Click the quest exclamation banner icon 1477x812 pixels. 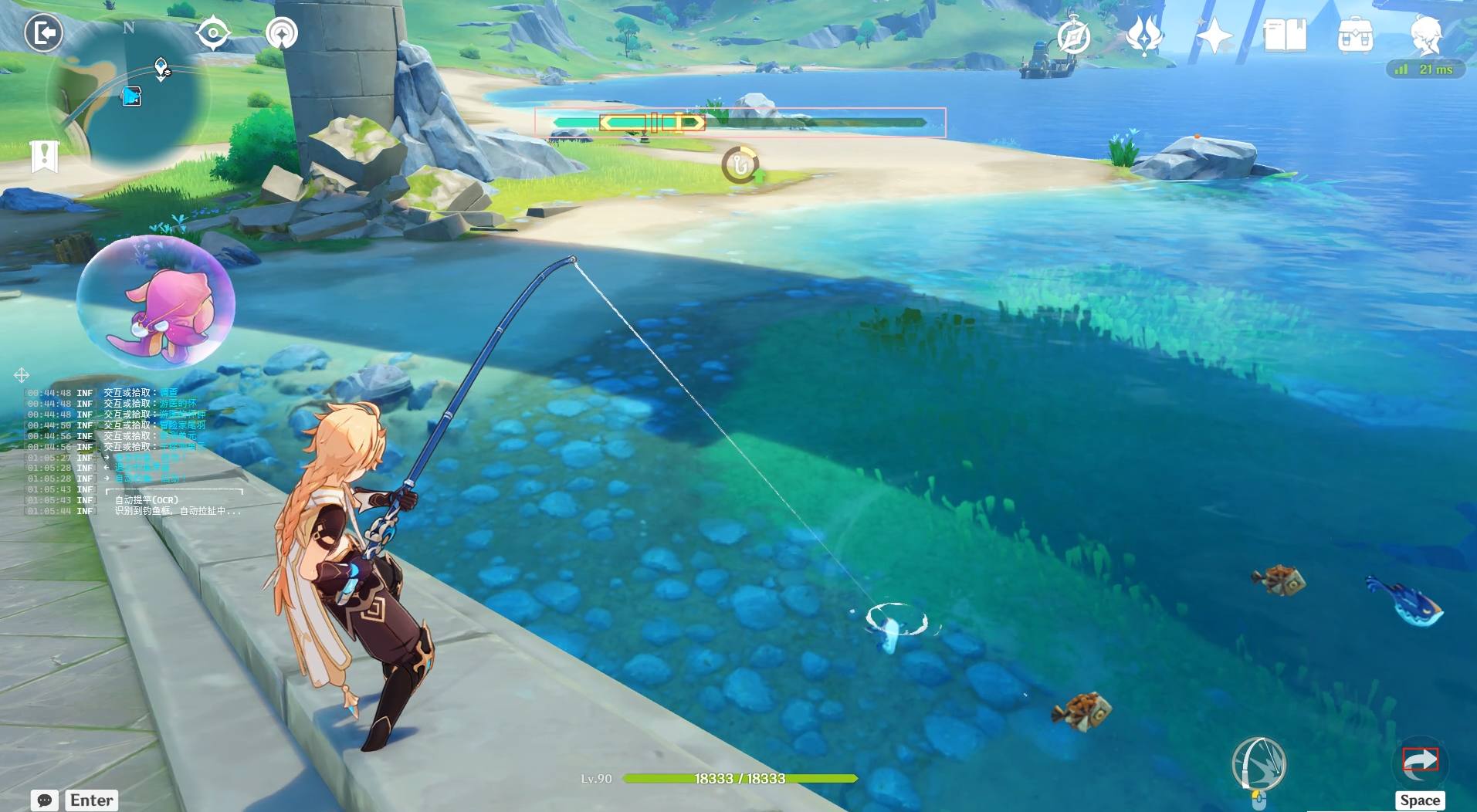[x=46, y=156]
